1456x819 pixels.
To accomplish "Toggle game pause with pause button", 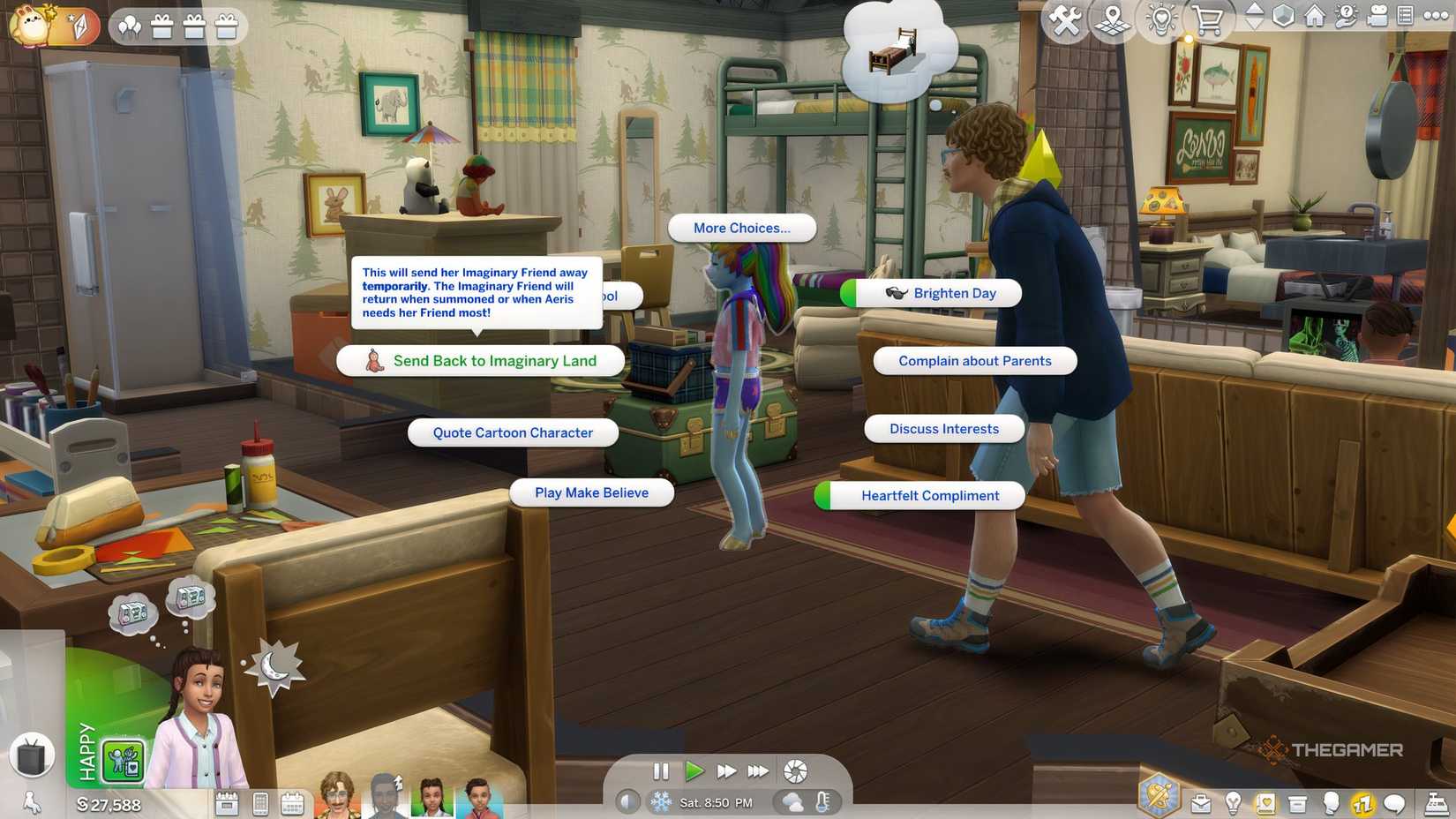I will 662,770.
